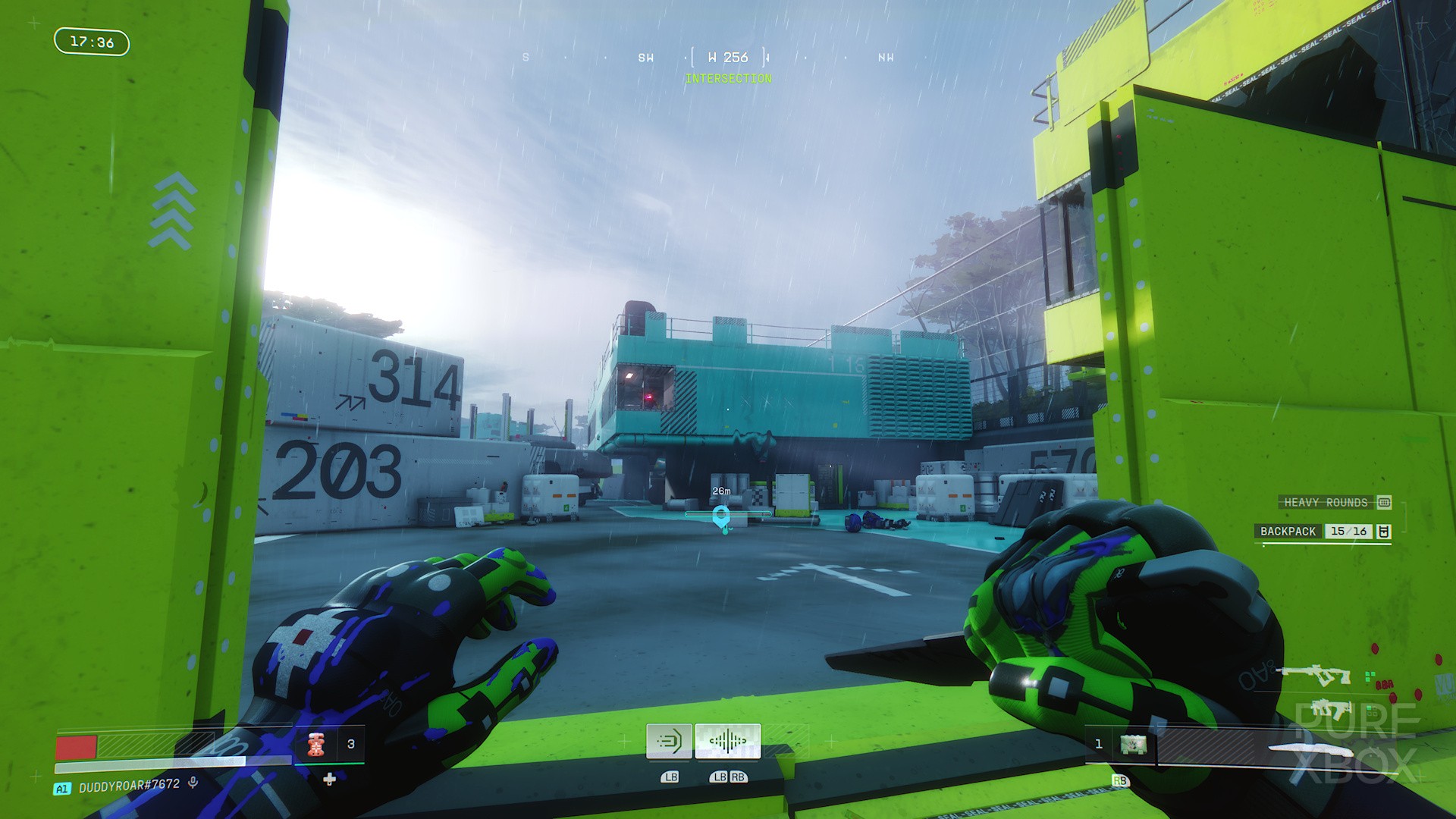The image size is (1456, 819).
Task: Click the compass heading W 256
Action: [x=728, y=58]
